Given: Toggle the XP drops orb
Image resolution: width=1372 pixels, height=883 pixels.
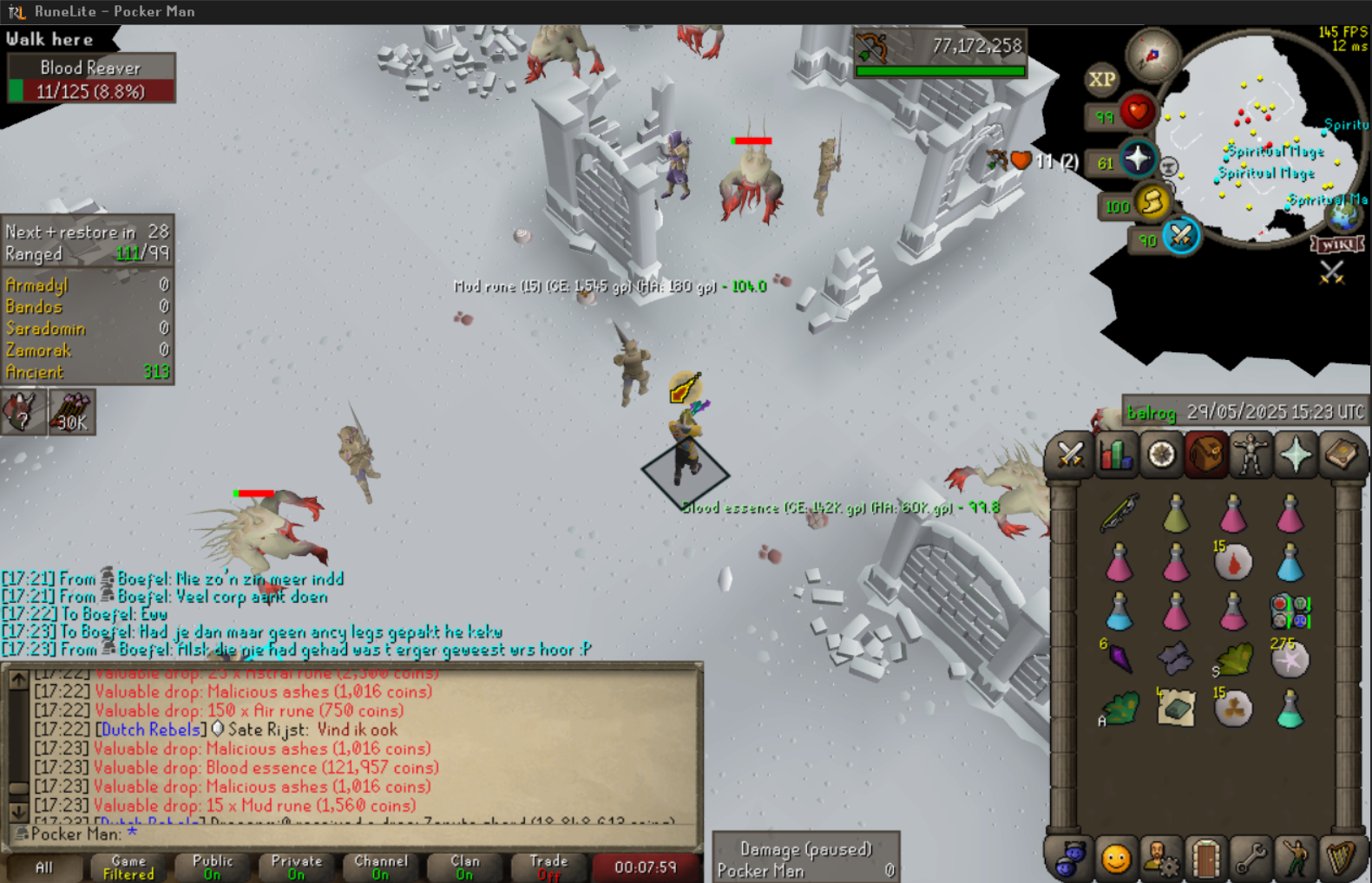Looking at the screenshot, I should (x=1101, y=80).
